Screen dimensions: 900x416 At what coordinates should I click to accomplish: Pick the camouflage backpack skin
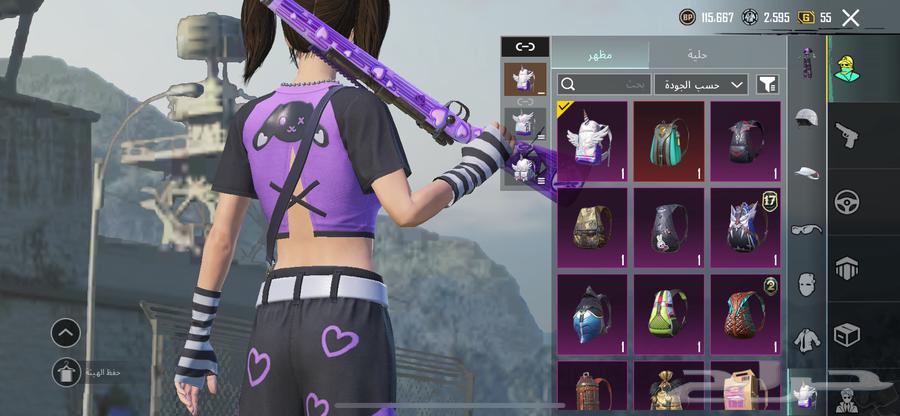tap(591, 229)
